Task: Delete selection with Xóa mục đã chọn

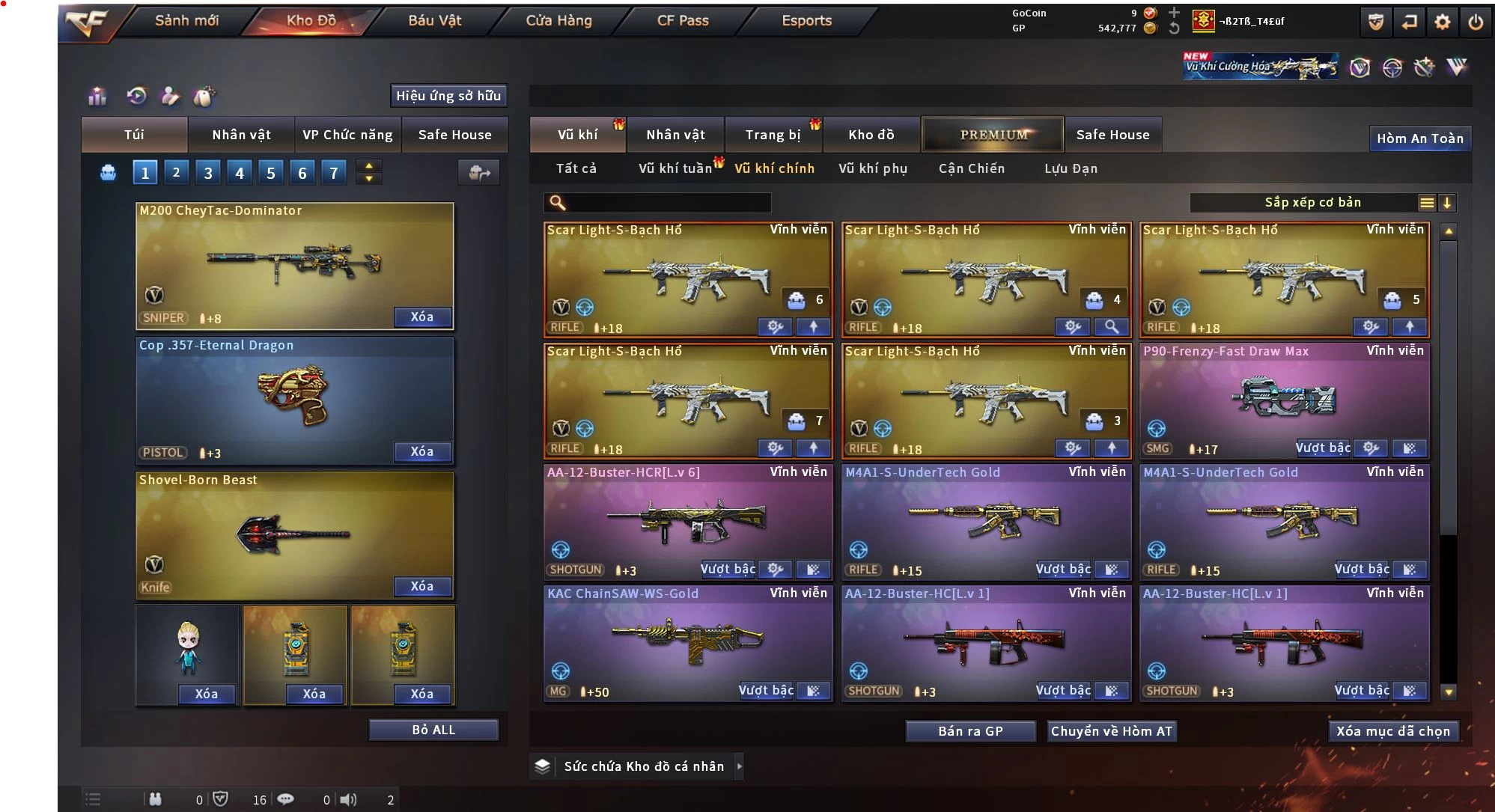Action: click(x=1393, y=731)
